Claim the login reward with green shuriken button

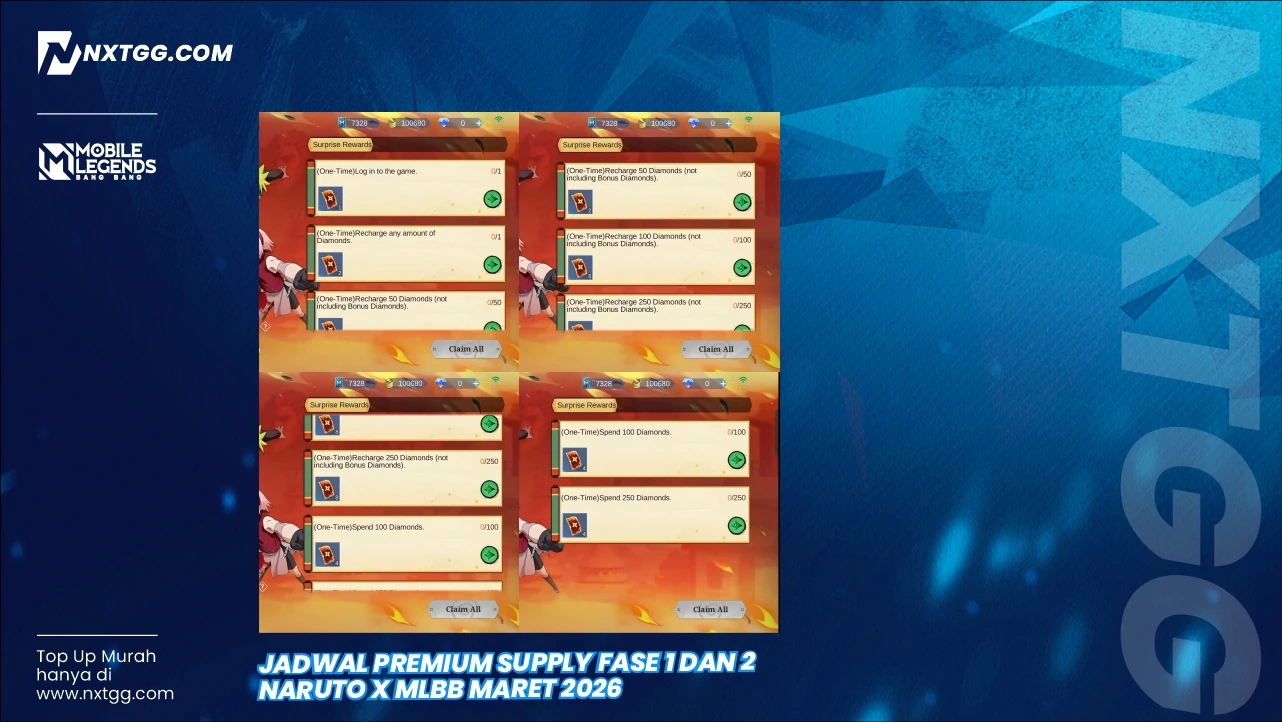(x=490, y=199)
